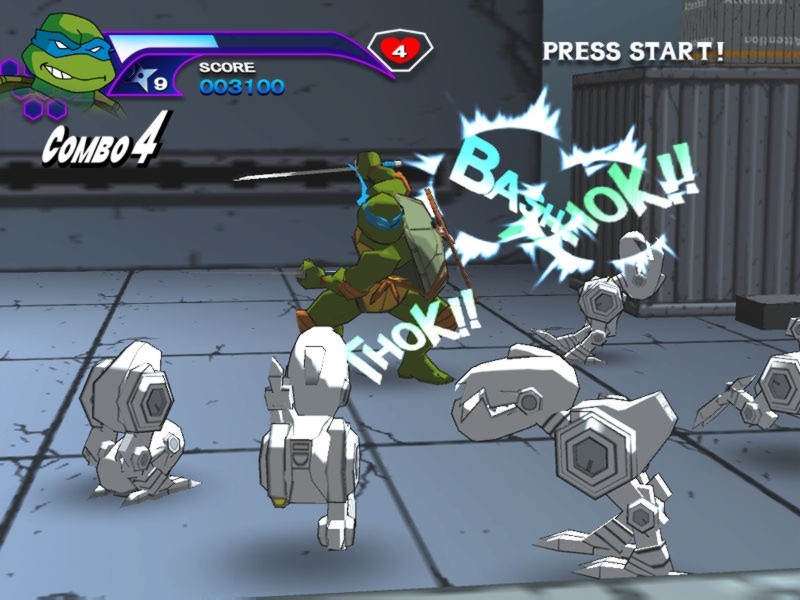Image resolution: width=800 pixels, height=600 pixels.
Task: Click Leonardo's character portrait
Action: pyautogui.click(x=62, y=60)
